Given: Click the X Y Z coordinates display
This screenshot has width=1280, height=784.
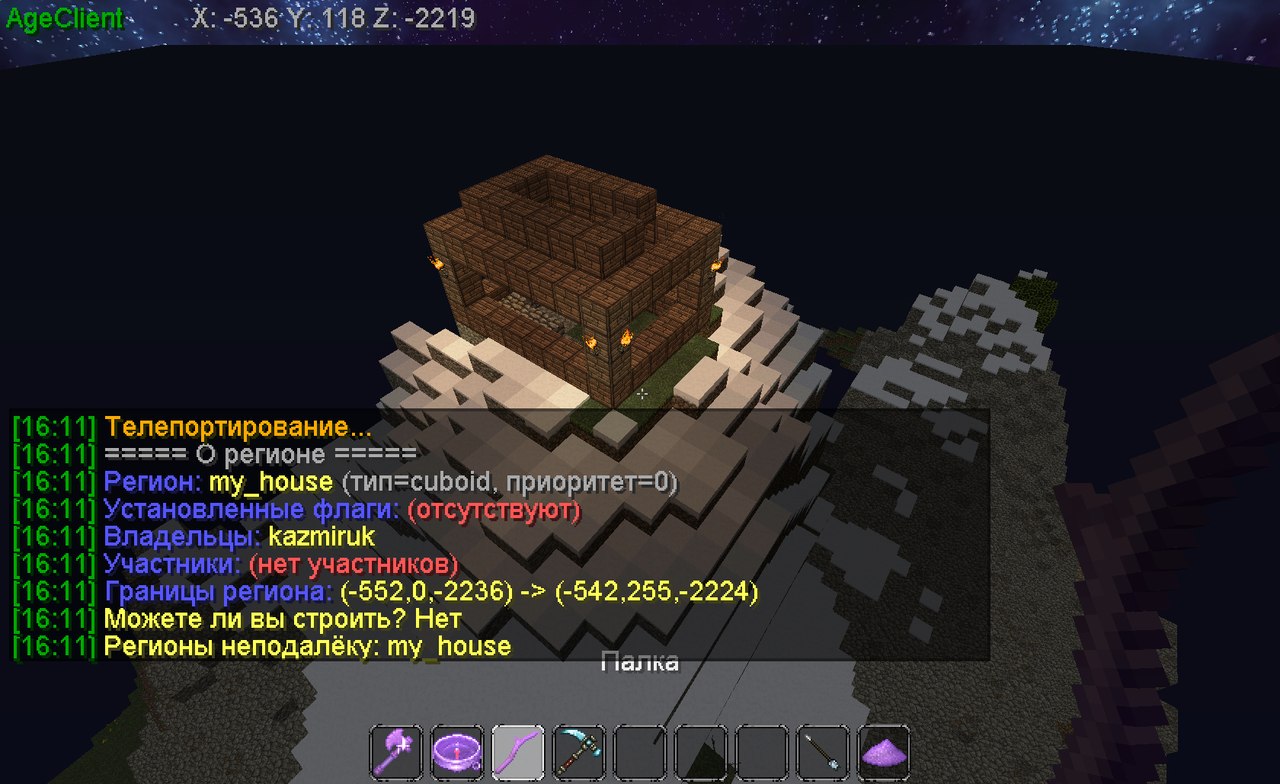Looking at the screenshot, I should (x=328, y=17).
